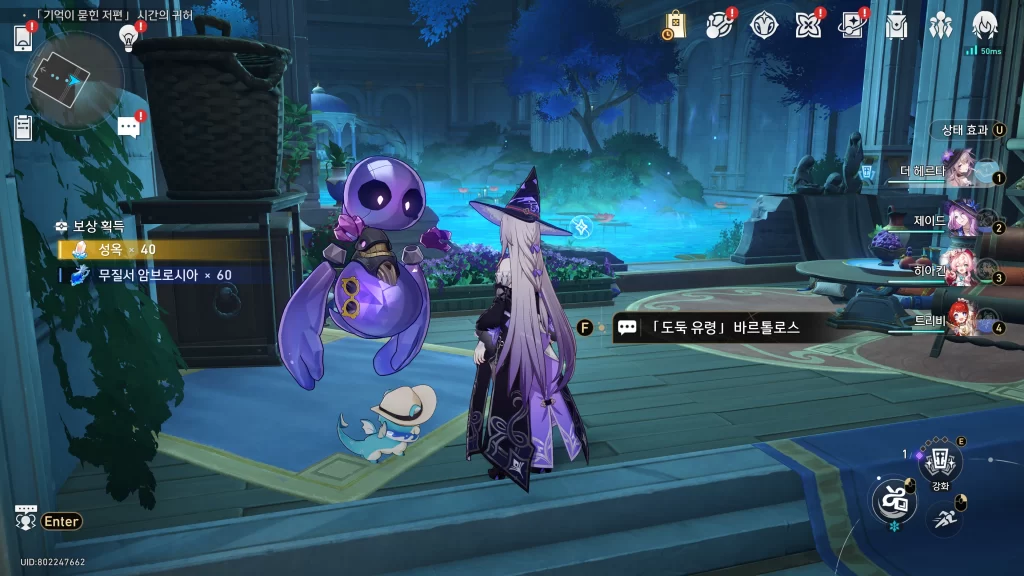This screenshot has height=576, width=1024.
Task: Open the lightbulb tutorial tips icon
Action: pos(128,38)
